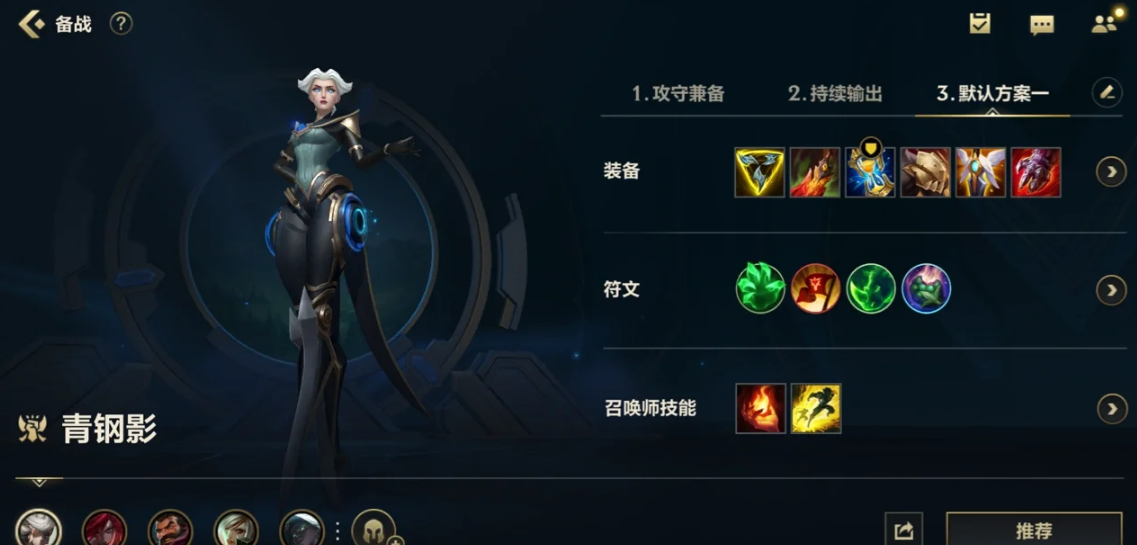
Task: Click the 推荐 recommend button
Action: coord(1033,530)
